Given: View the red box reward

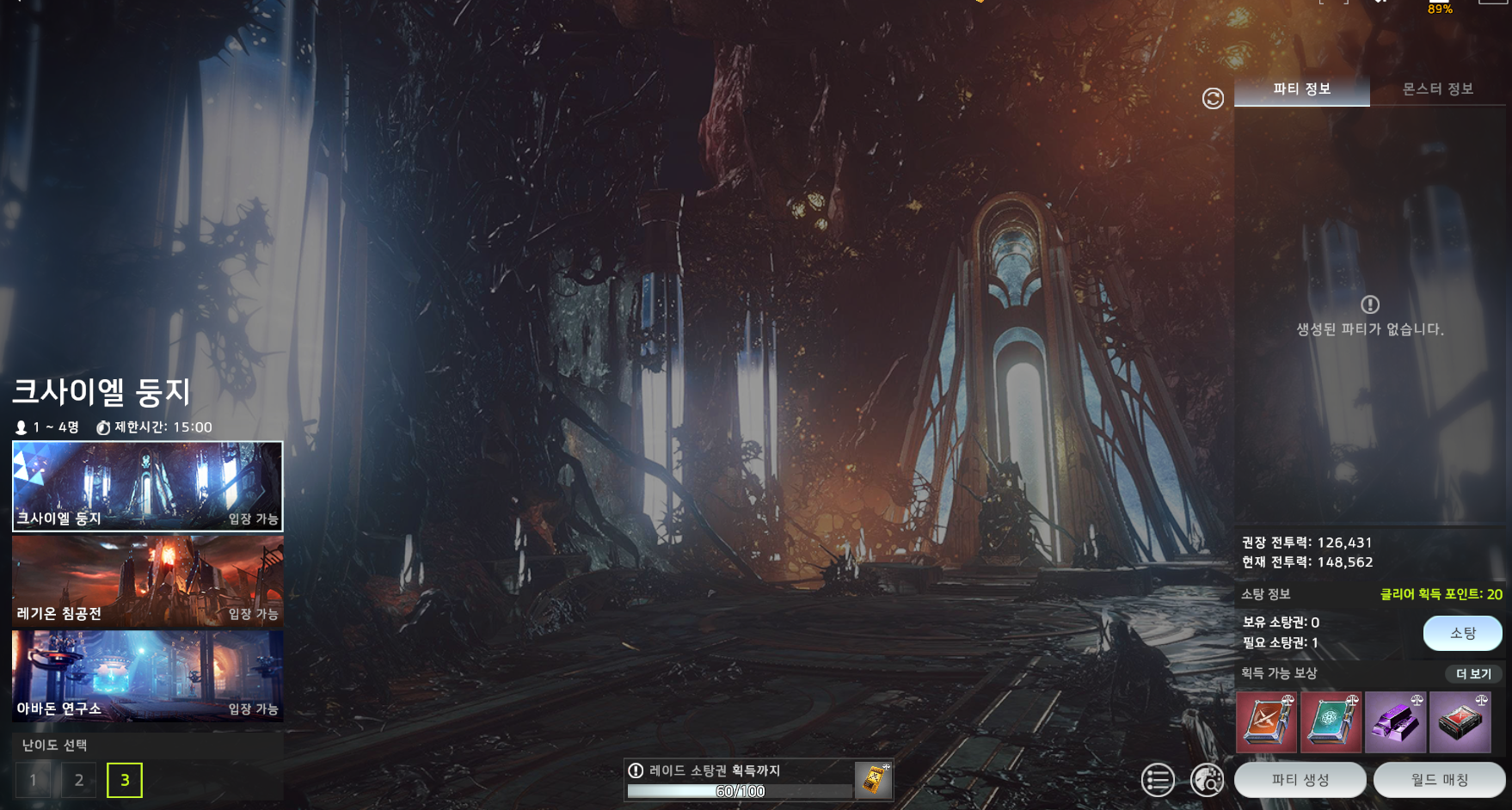Looking at the screenshot, I should coord(1460,722).
